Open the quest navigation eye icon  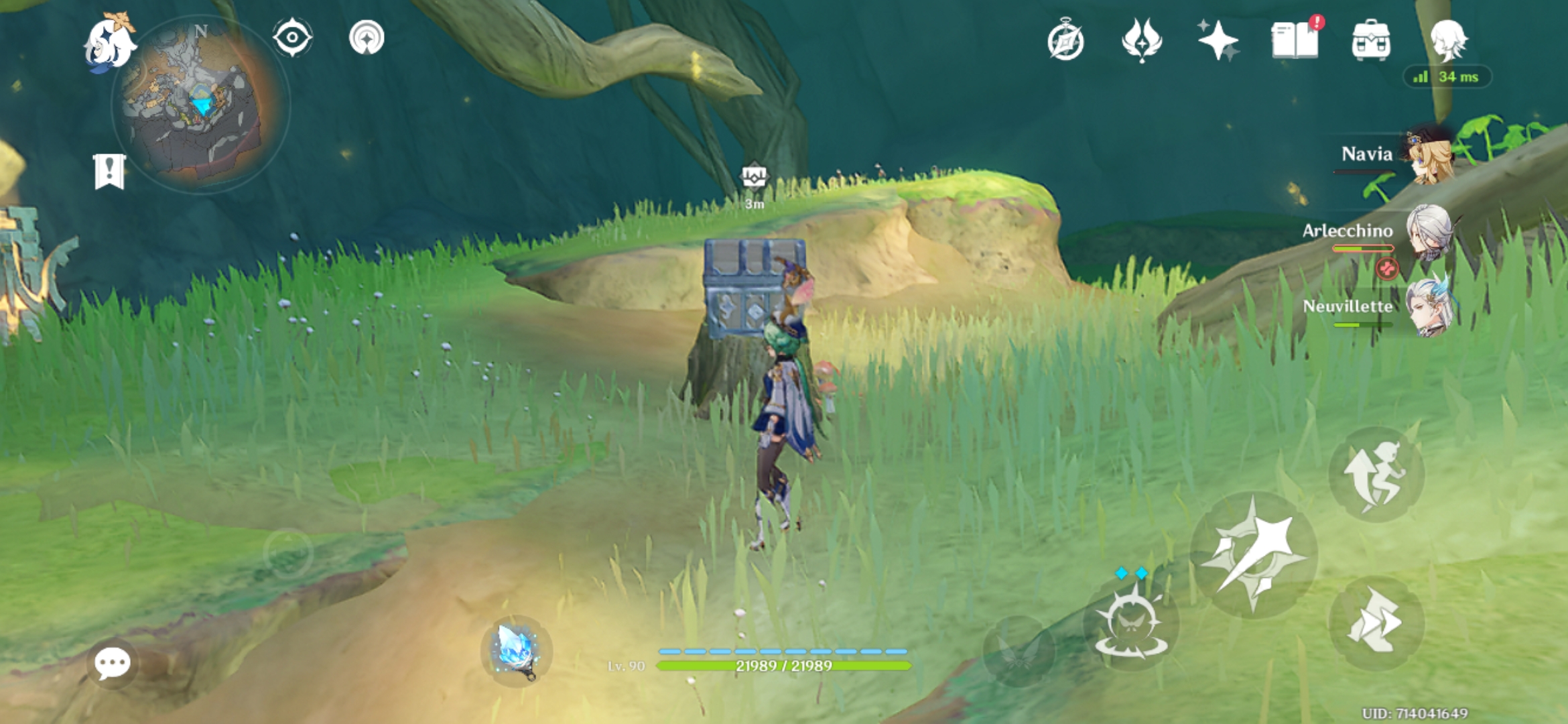pos(291,38)
